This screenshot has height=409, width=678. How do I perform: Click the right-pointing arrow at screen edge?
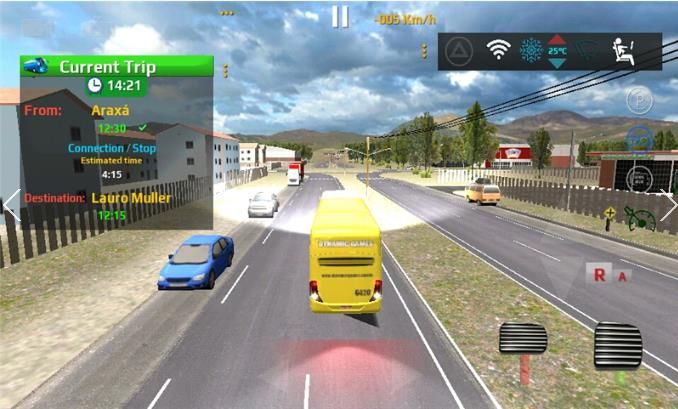coord(667,205)
